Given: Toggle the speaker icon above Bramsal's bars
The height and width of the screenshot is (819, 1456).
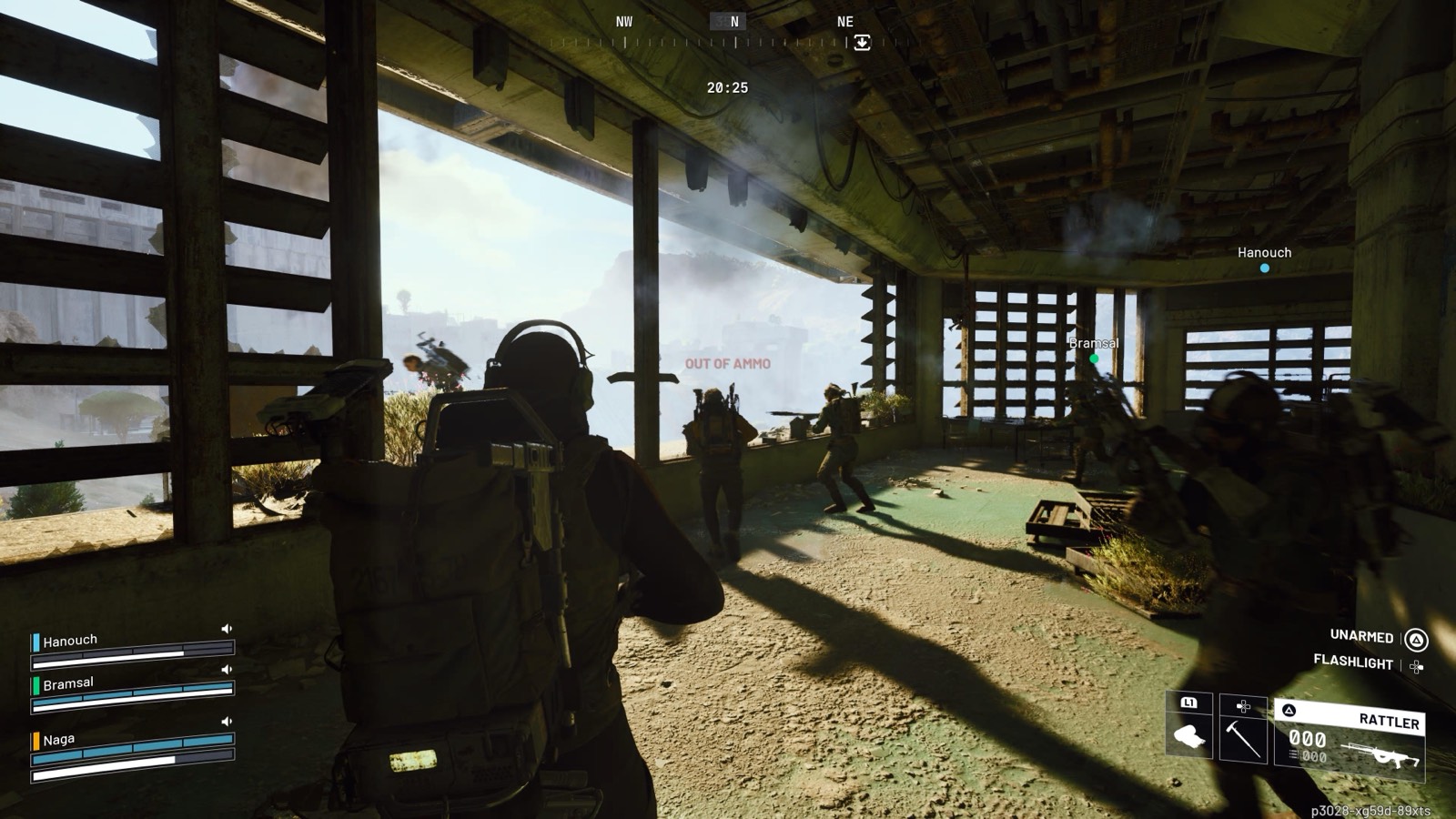Looking at the screenshot, I should coord(227,670).
